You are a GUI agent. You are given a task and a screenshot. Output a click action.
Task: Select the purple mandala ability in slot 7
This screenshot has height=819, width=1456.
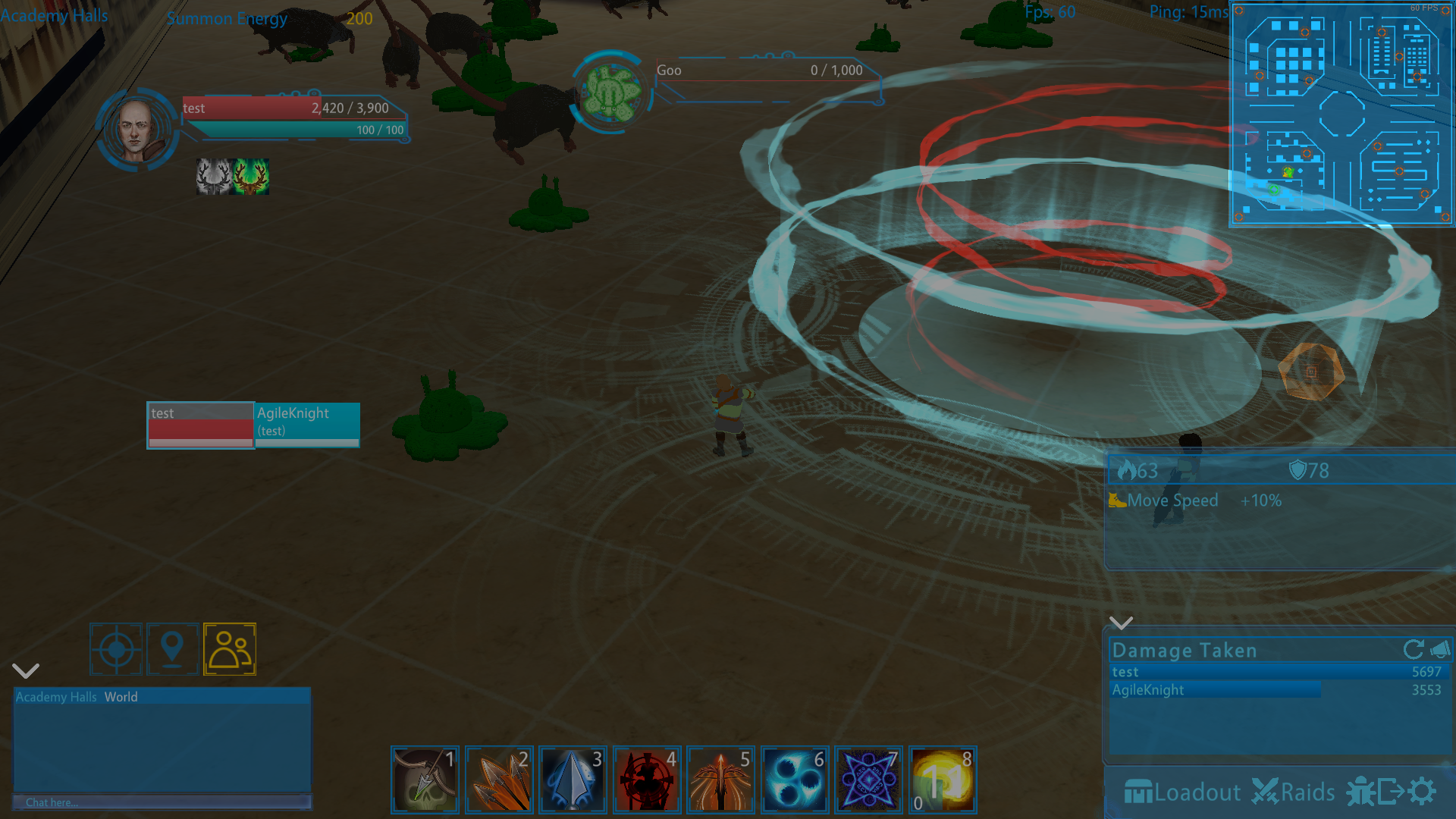(868, 780)
